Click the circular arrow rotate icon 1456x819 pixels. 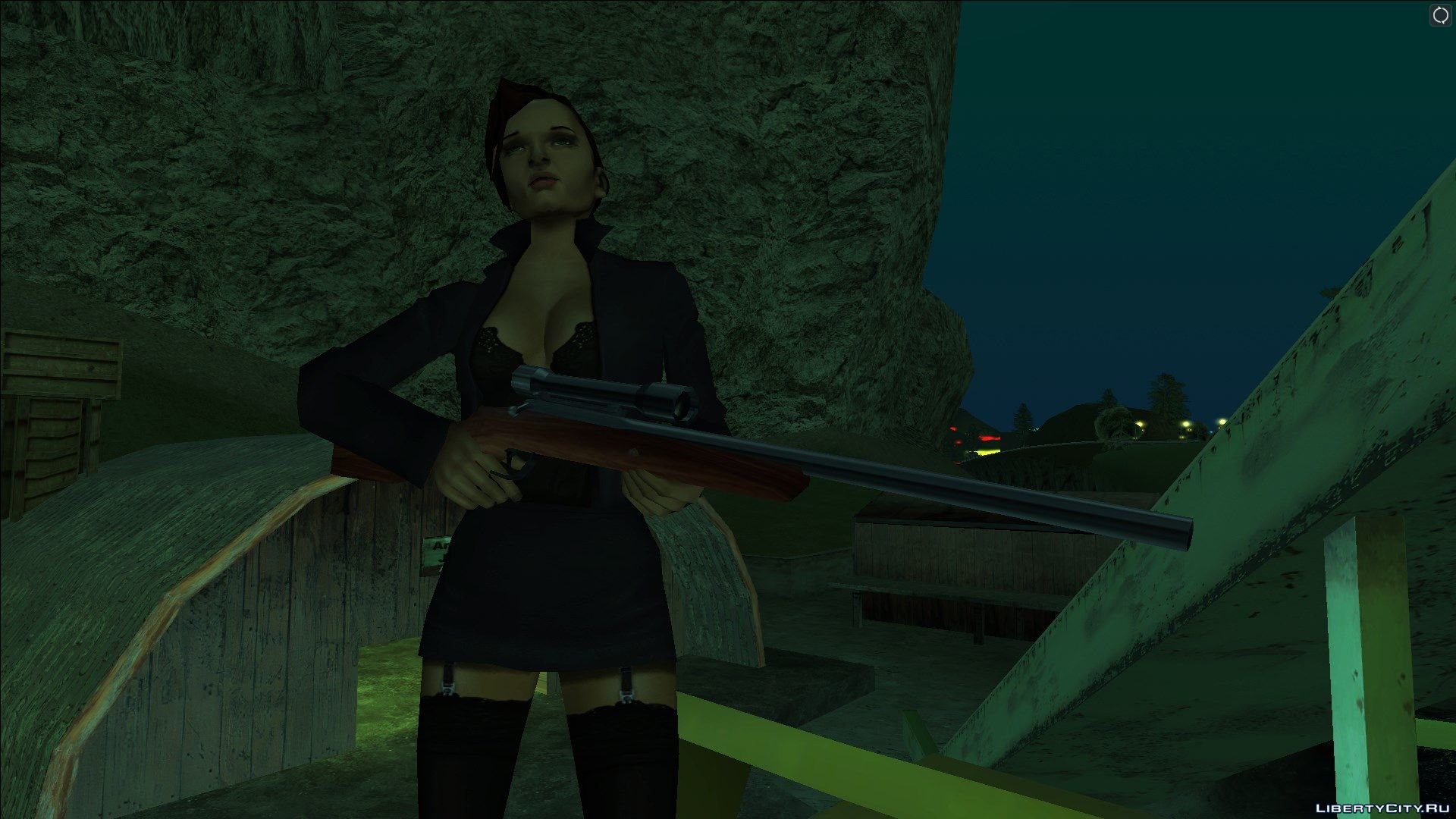click(x=1440, y=16)
